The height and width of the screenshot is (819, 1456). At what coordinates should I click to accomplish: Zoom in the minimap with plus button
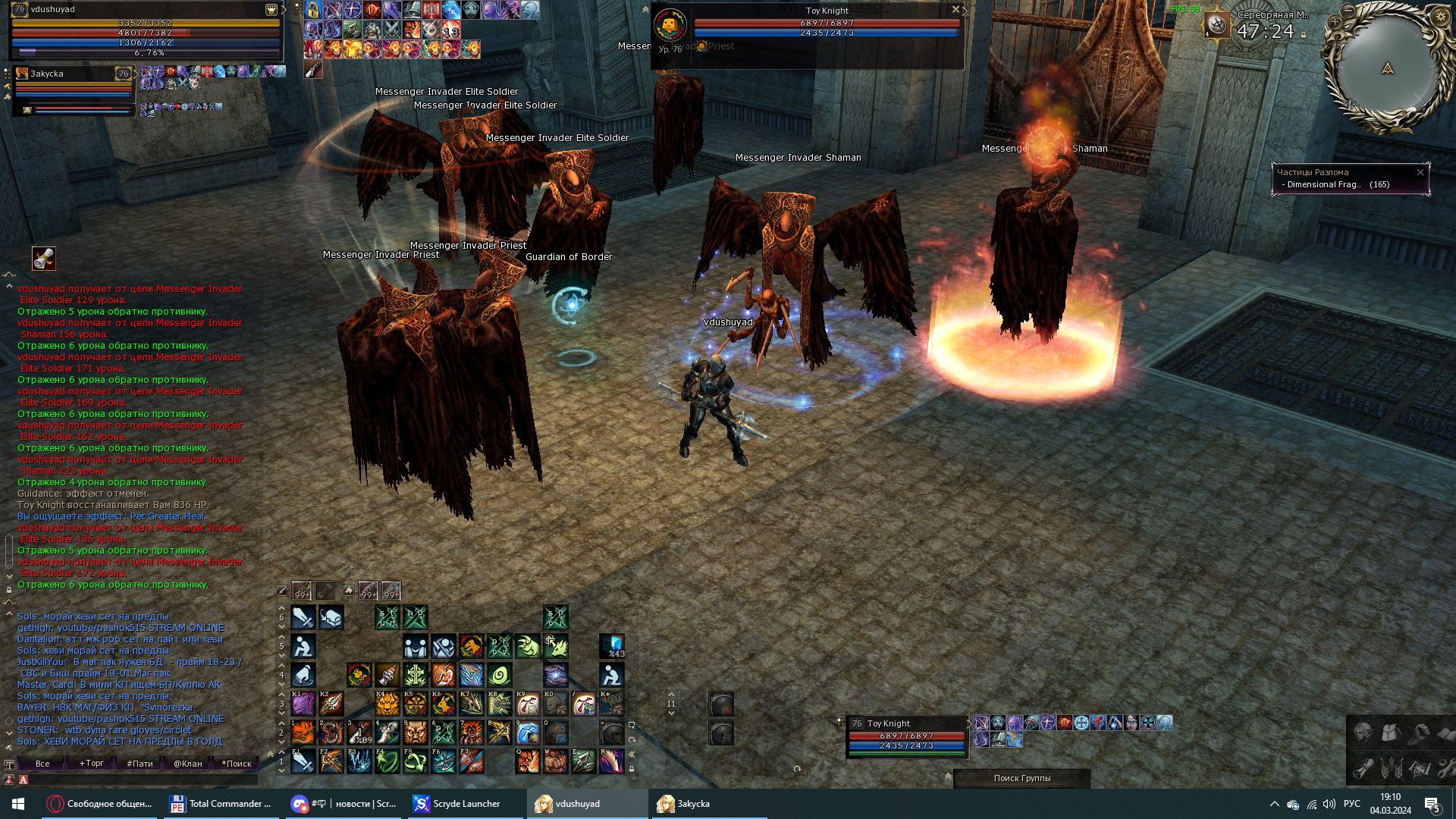coord(1334,22)
